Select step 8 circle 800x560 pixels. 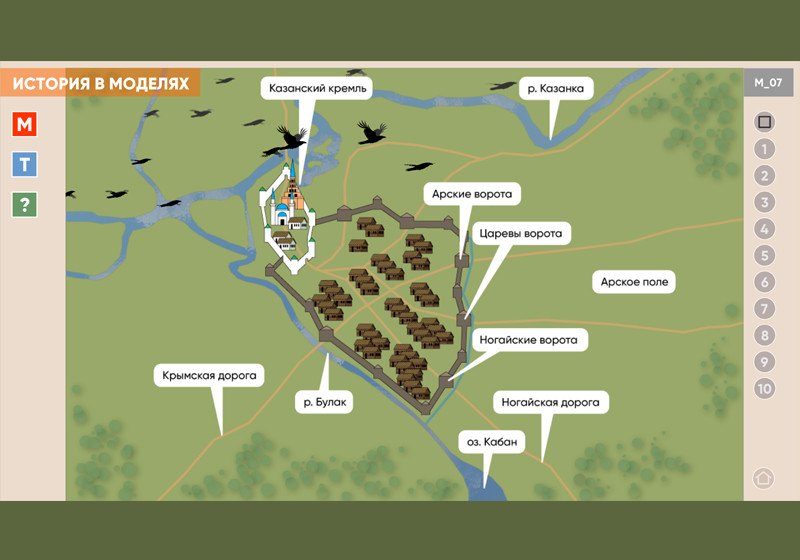click(x=765, y=336)
